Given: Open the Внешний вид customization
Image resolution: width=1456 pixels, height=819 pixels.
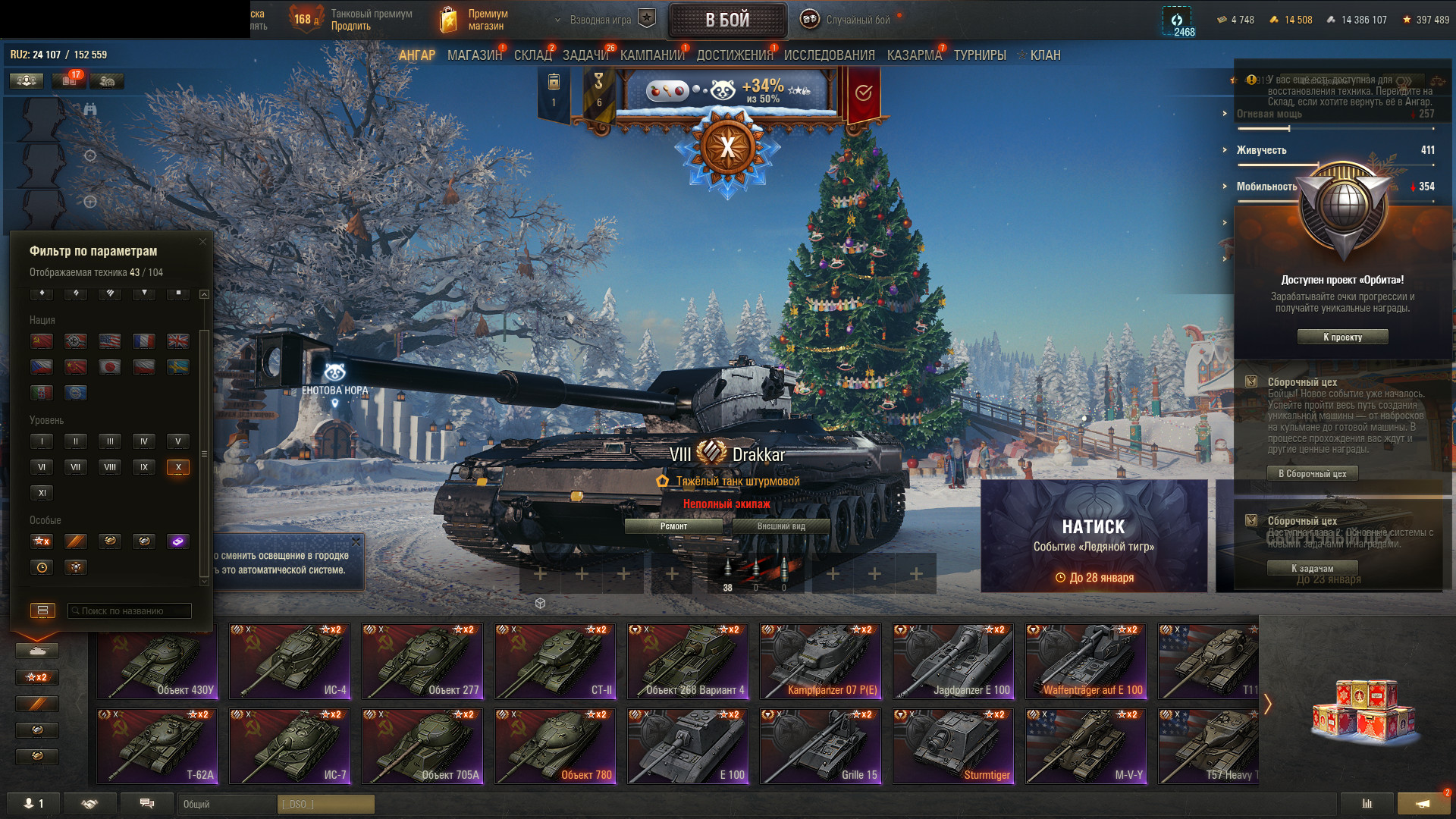Looking at the screenshot, I should coord(781,526).
